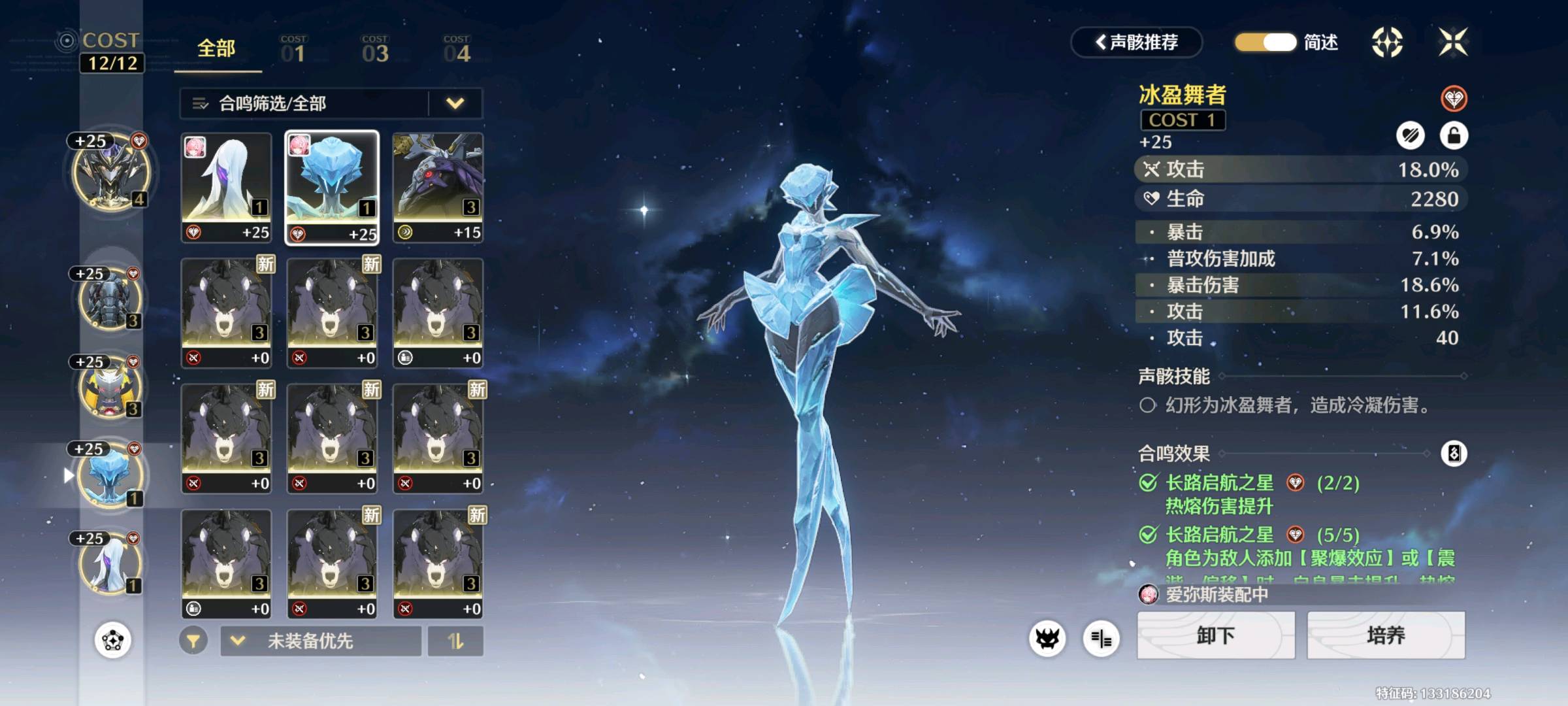Screen dimensions: 1568x706
Task: Select the COST 01 filter tab
Action: pyautogui.click(x=293, y=50)
